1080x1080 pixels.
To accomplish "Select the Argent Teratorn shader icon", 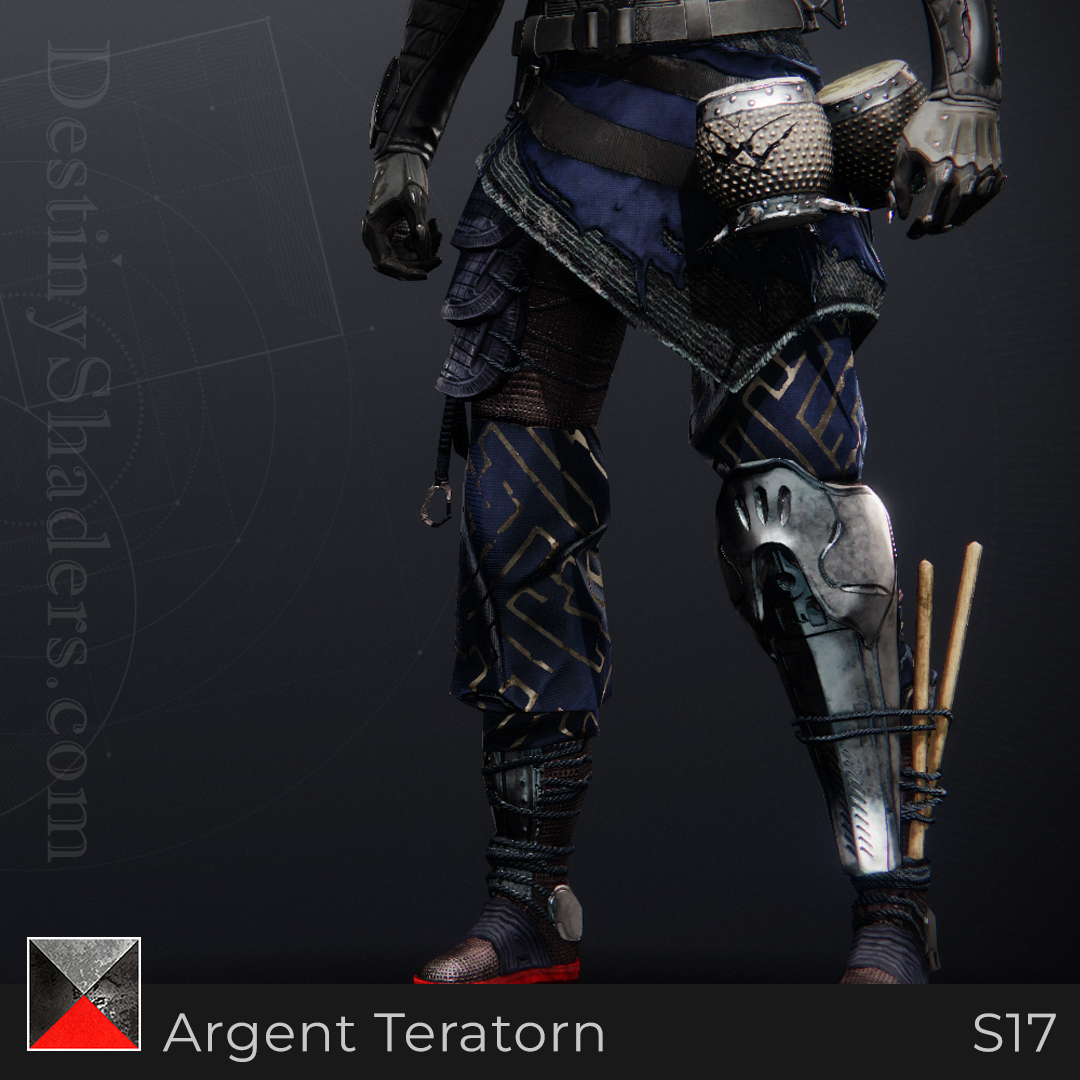I will pyautogui.click(x=84, y=994).
